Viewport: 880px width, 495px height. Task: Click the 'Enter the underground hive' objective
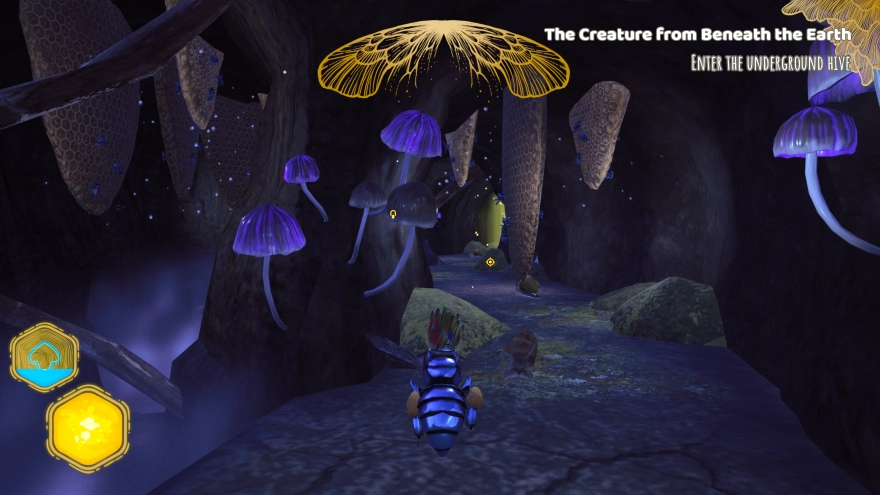pos(770,63)
